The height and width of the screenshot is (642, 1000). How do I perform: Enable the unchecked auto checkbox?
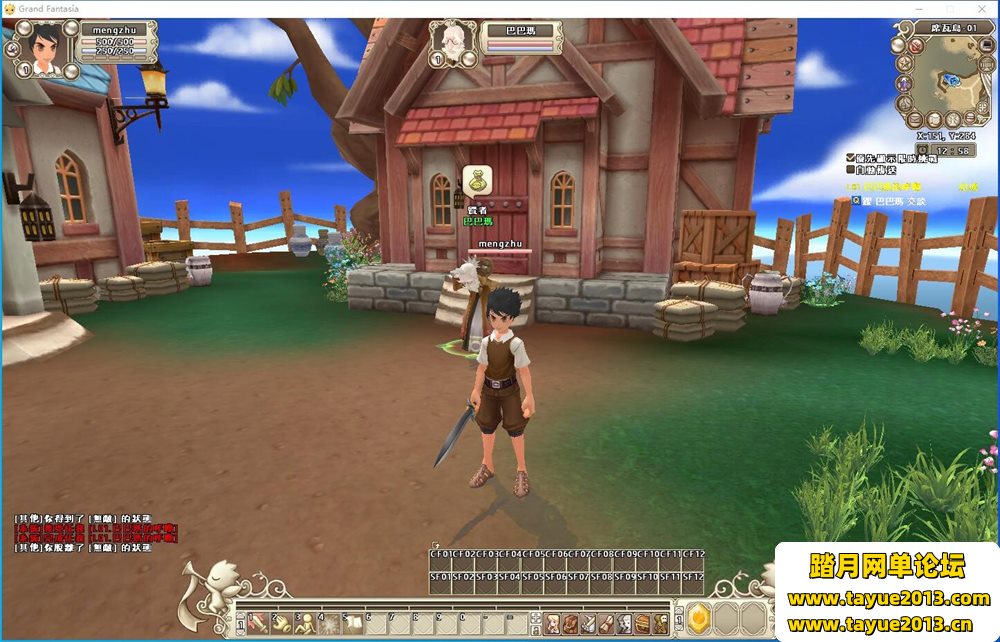click(850, 170)
